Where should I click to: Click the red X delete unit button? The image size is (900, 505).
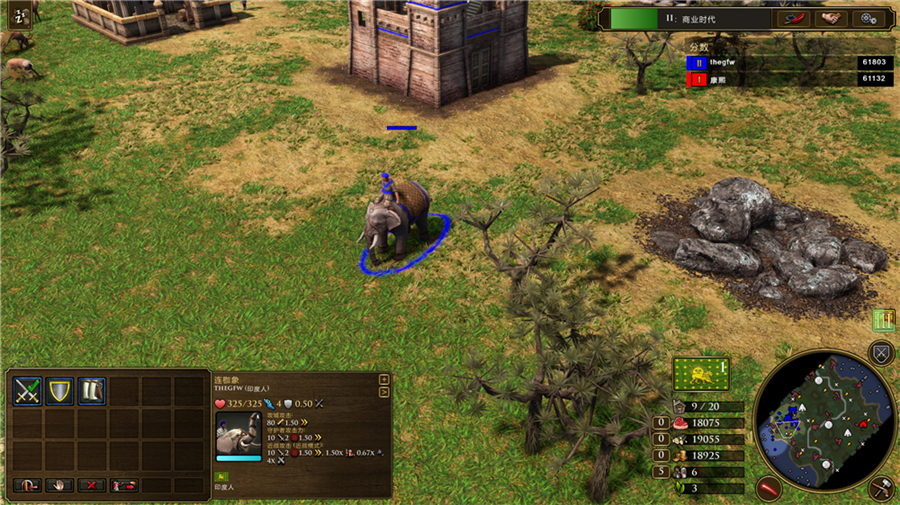(92, 485)
